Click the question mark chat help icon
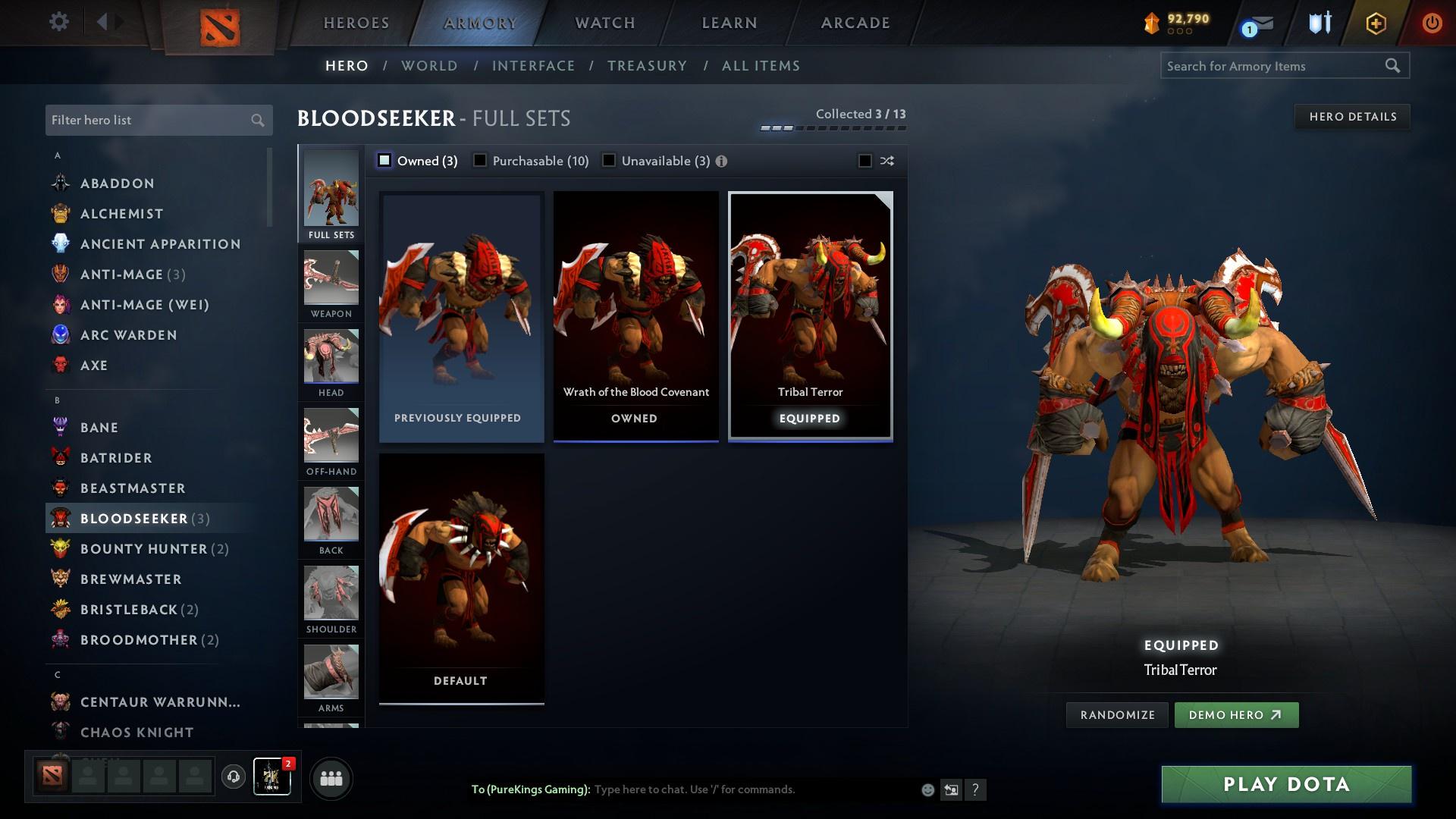 coord(975,789)
